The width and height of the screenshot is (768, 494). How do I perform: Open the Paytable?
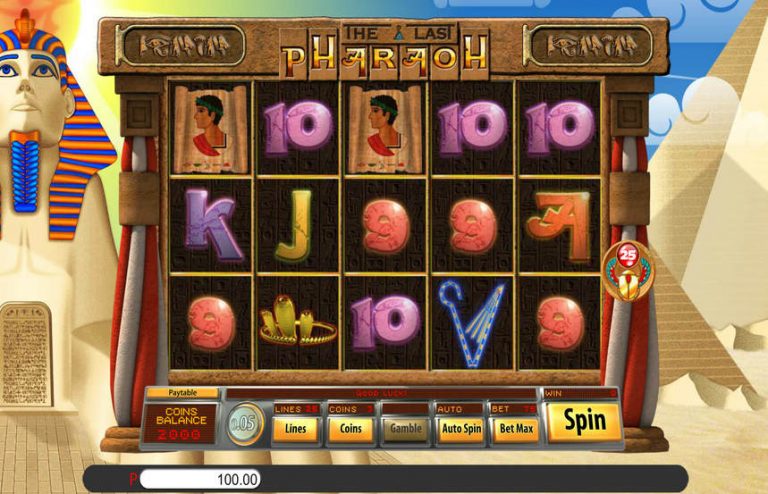click(182, 393)
